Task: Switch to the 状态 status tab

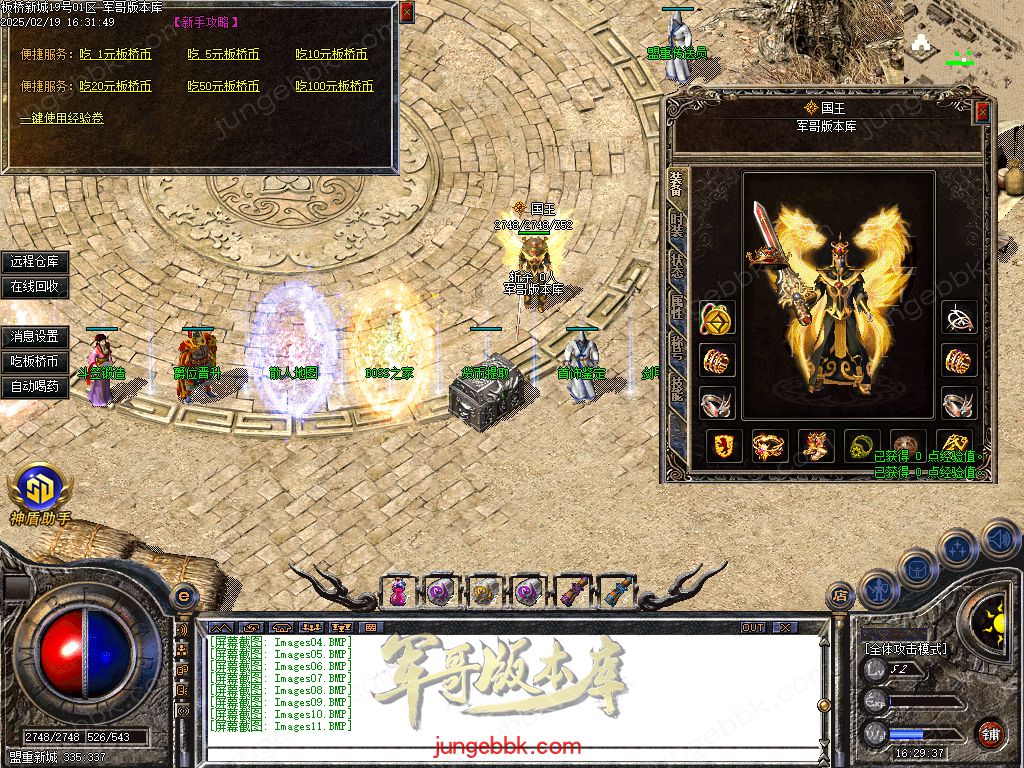Action: coord(677,264)
